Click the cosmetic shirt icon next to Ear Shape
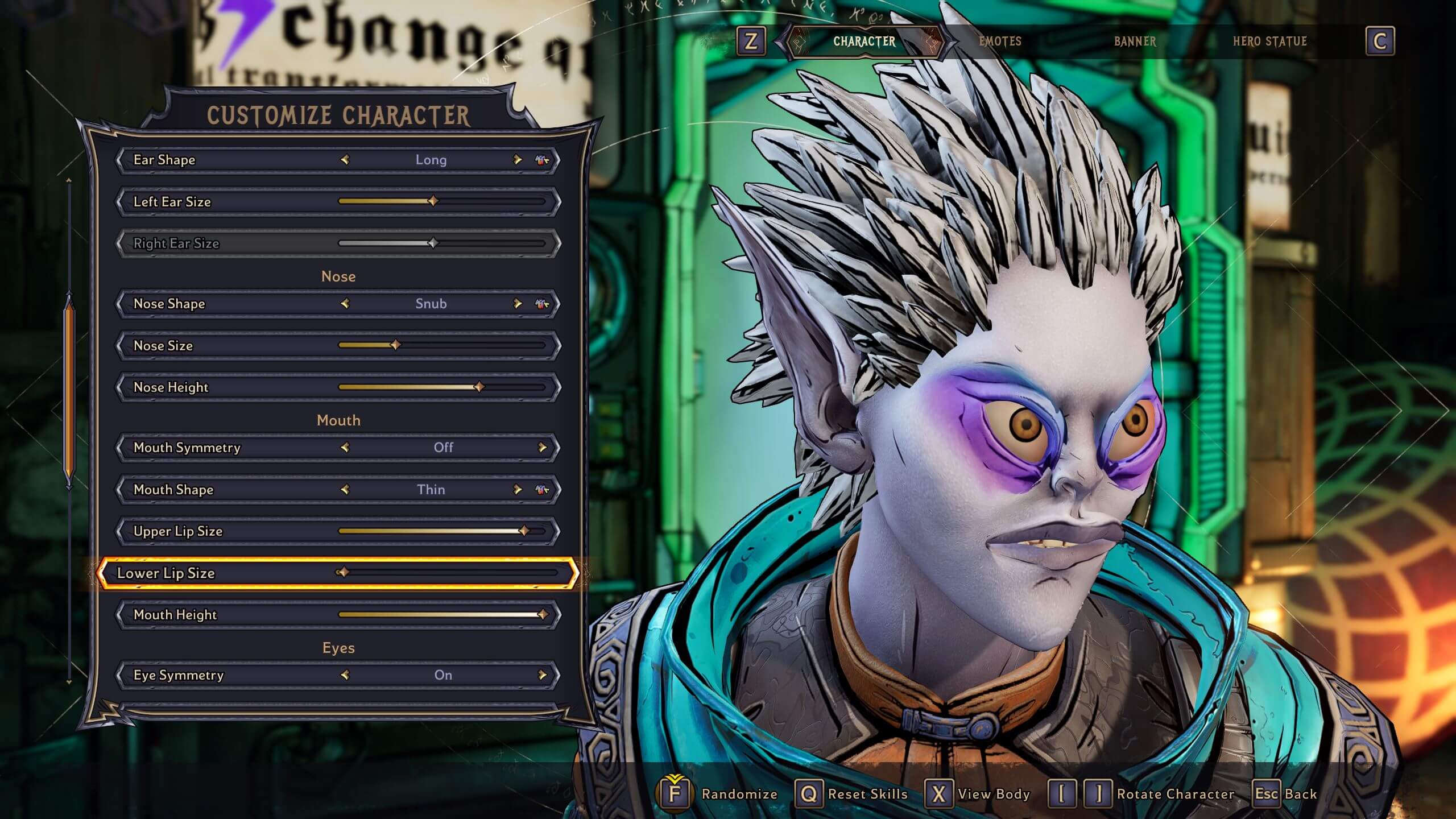The image size is (1456, 819). point(540,160)
